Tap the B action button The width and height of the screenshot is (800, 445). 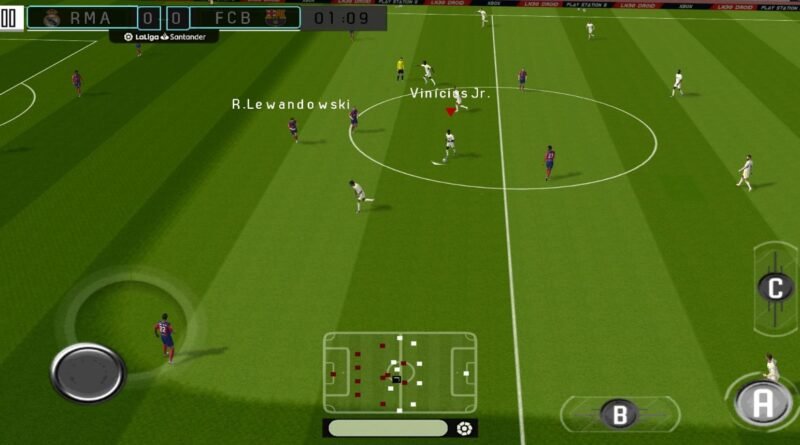(x=619, y=413)
